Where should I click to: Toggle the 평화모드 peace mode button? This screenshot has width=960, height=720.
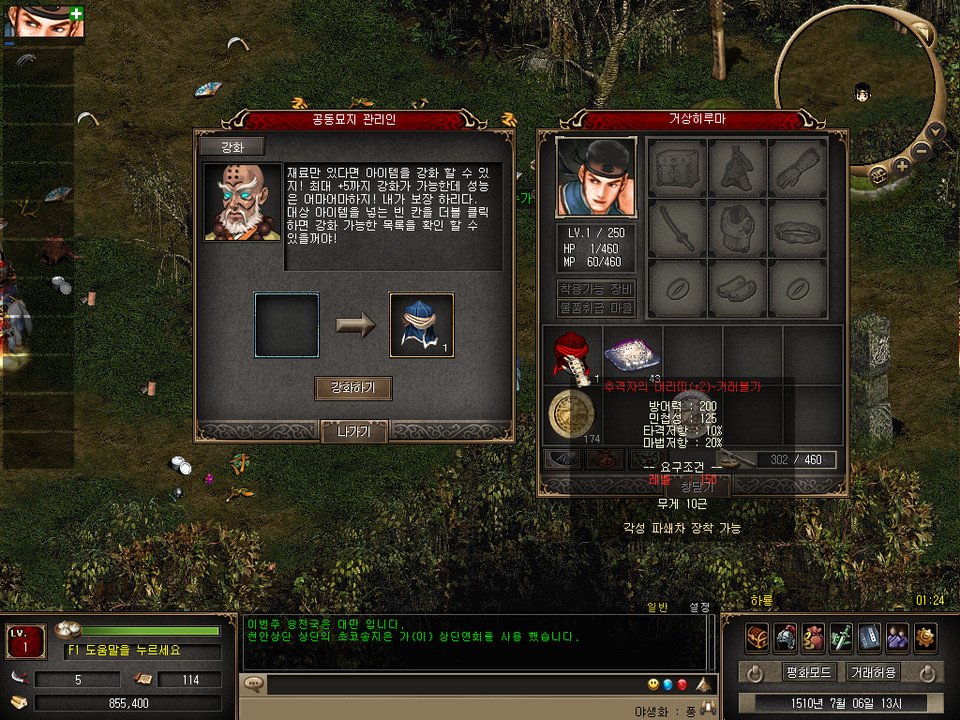pos(806,672)
